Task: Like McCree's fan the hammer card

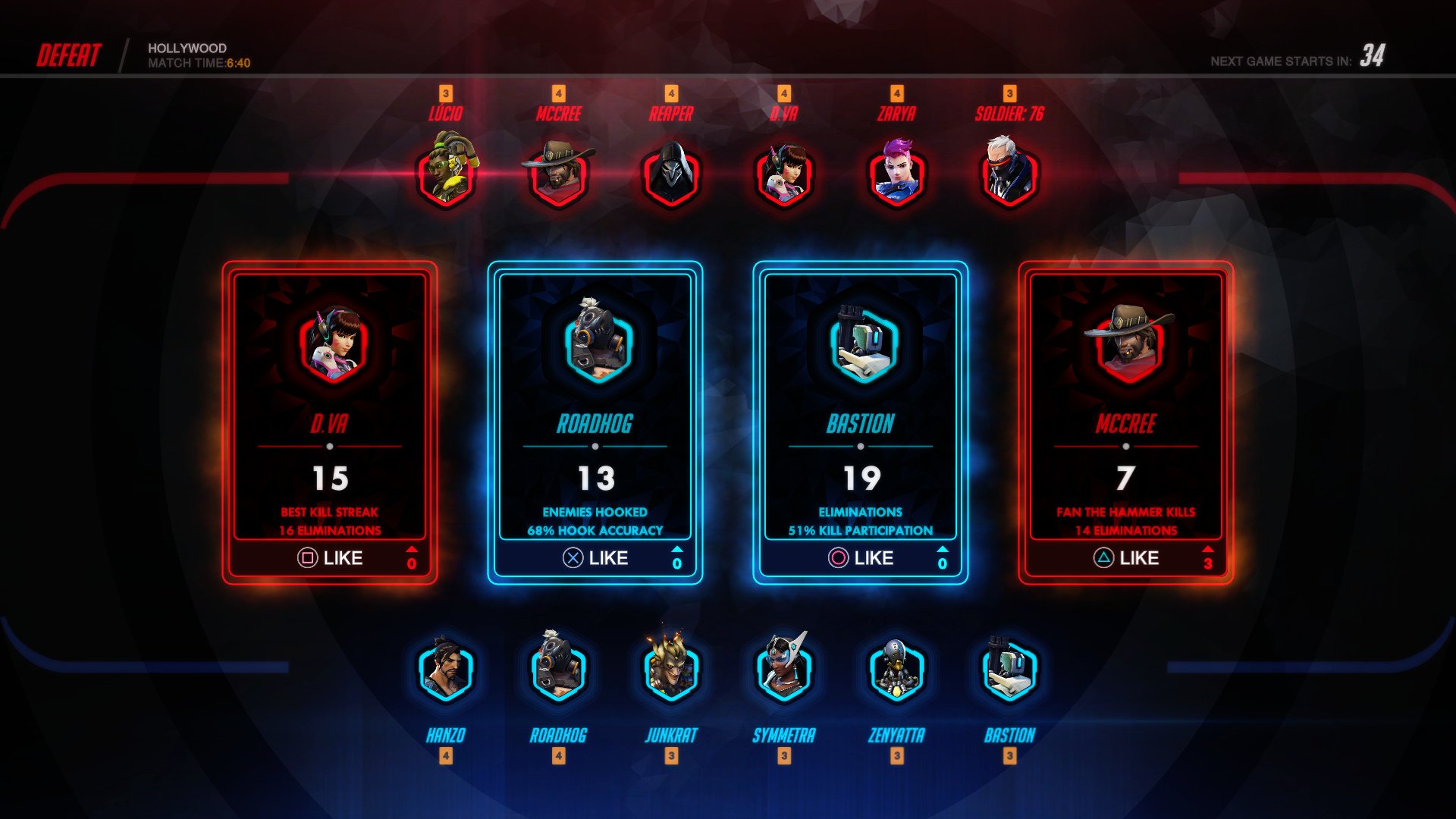Action: [1126, 559]
